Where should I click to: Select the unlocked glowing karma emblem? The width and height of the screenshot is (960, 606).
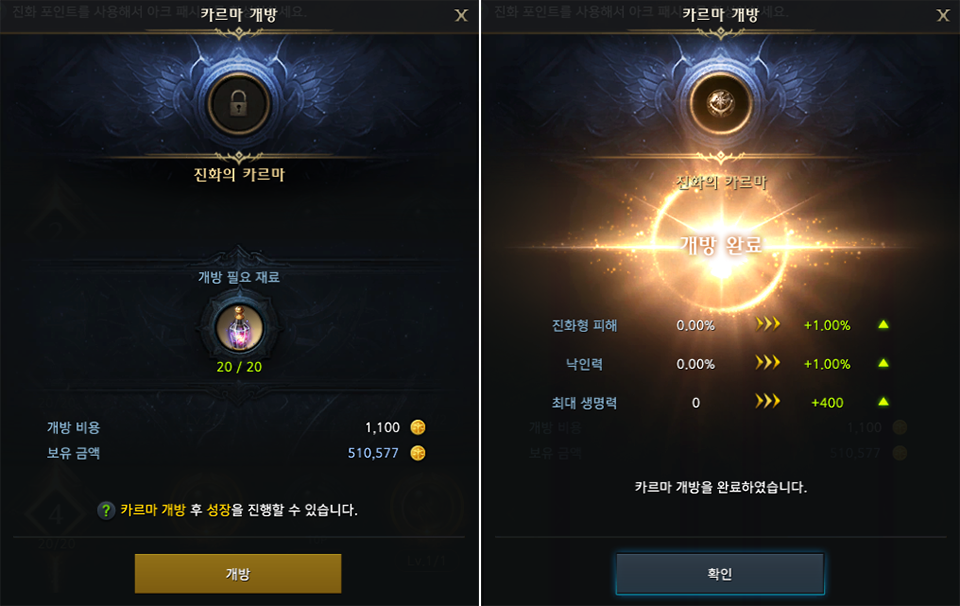[720, 104]
